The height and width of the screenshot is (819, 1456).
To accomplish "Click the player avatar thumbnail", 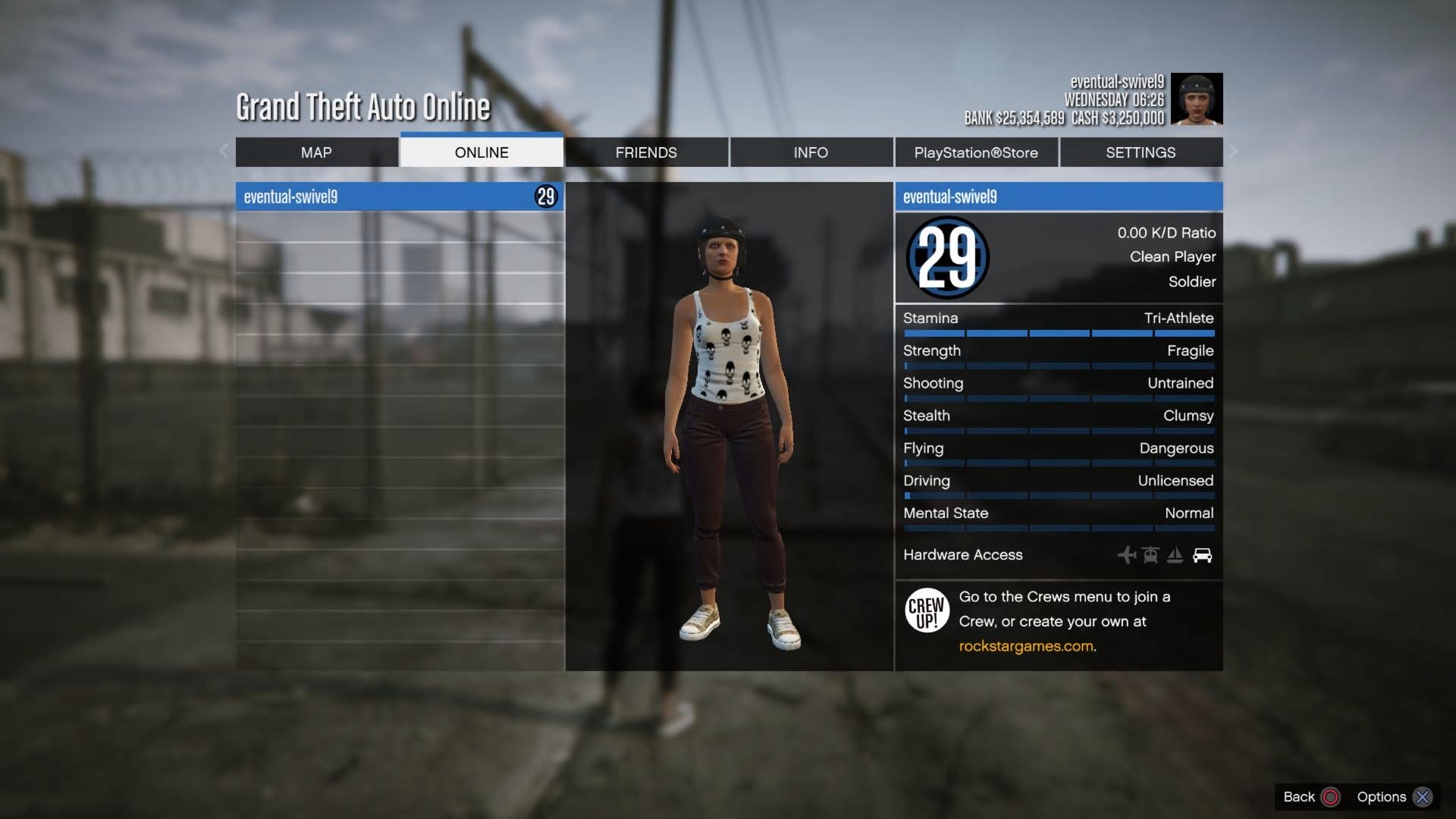I will (1197, 99).
